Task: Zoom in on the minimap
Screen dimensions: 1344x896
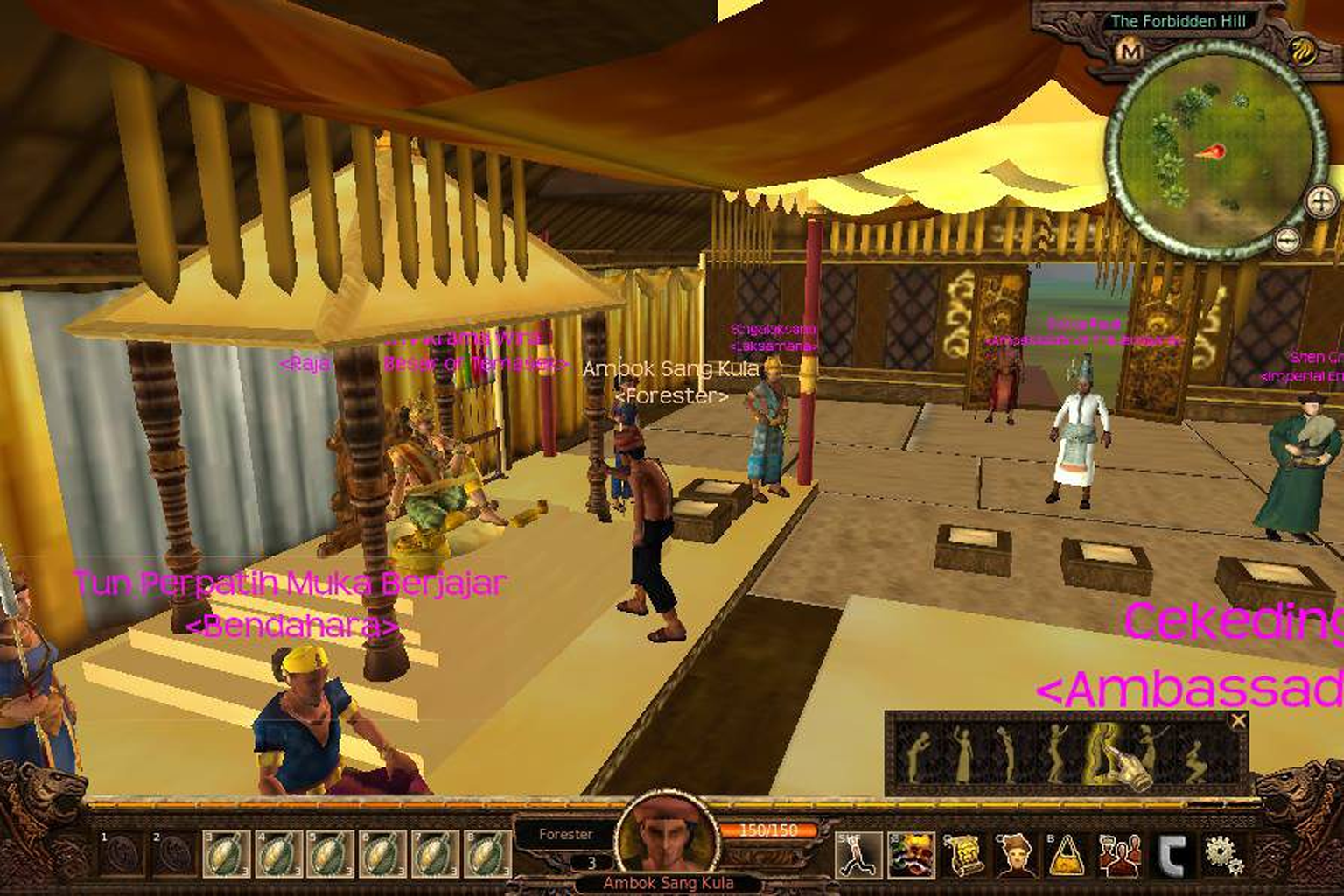Action: (1321, 203)
